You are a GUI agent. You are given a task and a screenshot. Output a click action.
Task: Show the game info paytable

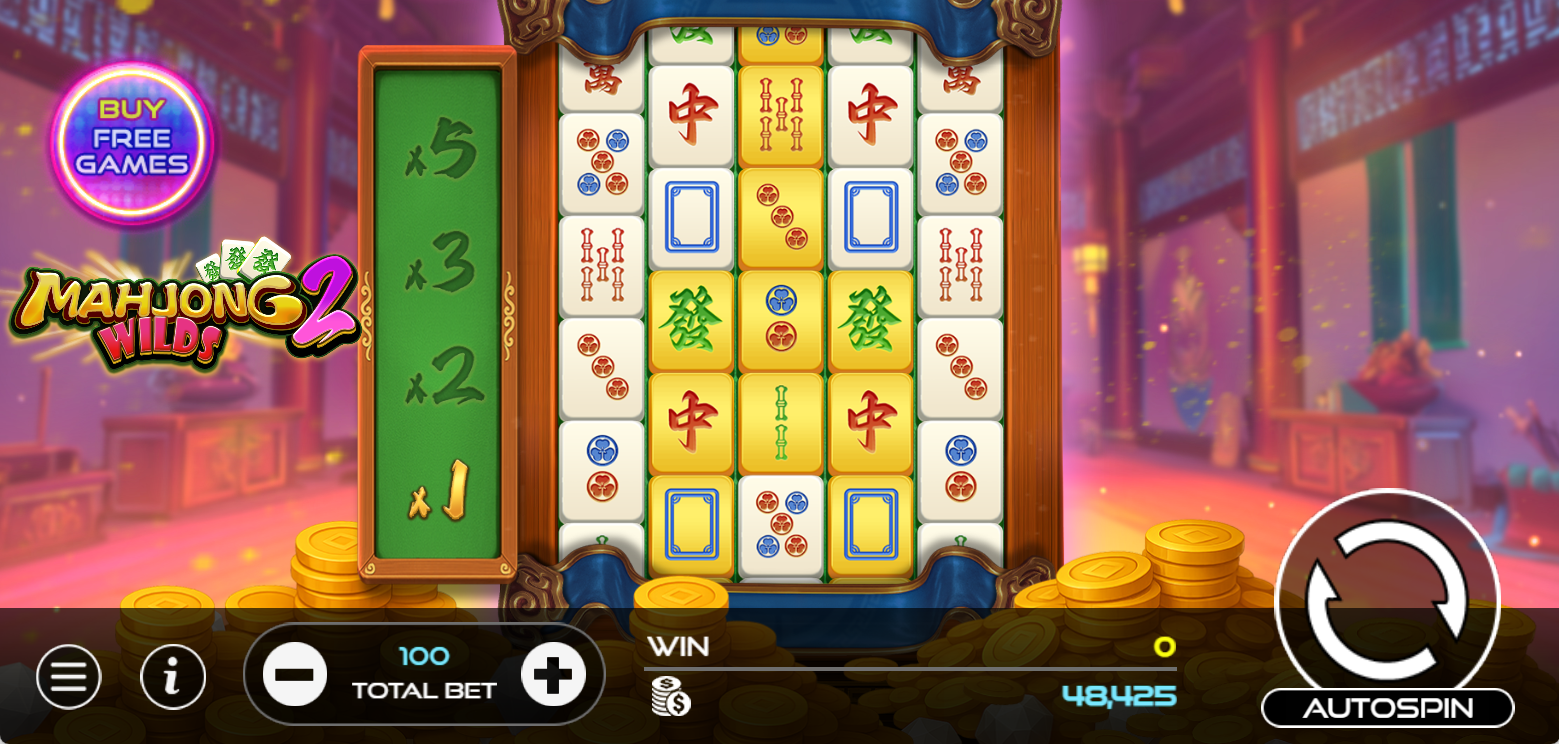point(173,677)
